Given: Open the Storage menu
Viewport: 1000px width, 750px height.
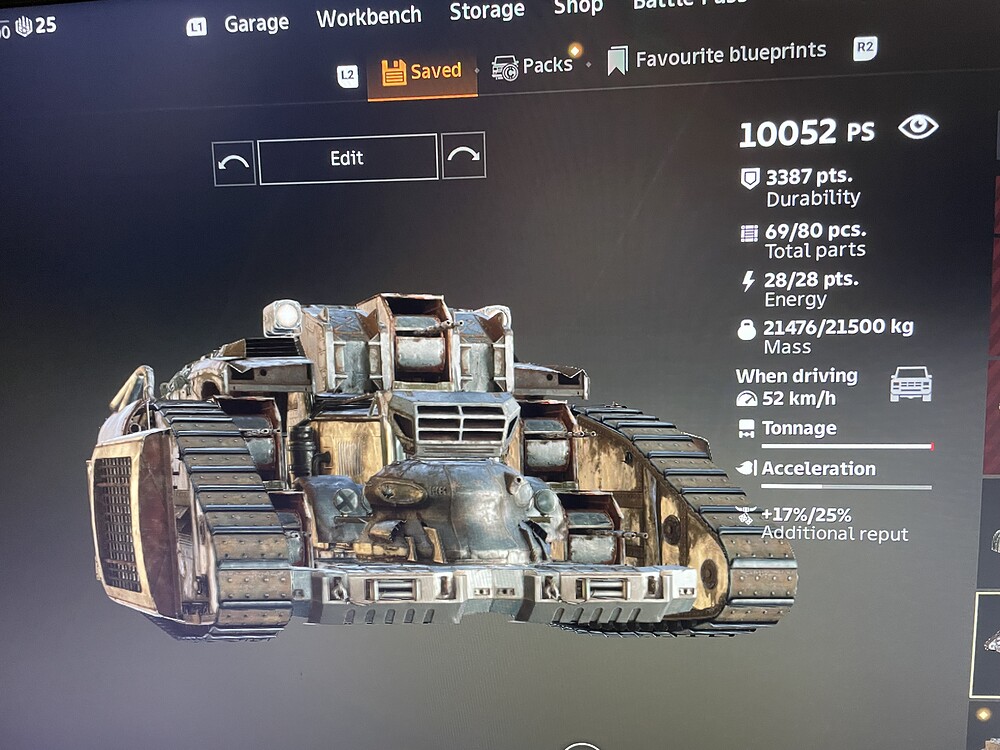Looking at the screenshot, I should click(x=487, y=11).
